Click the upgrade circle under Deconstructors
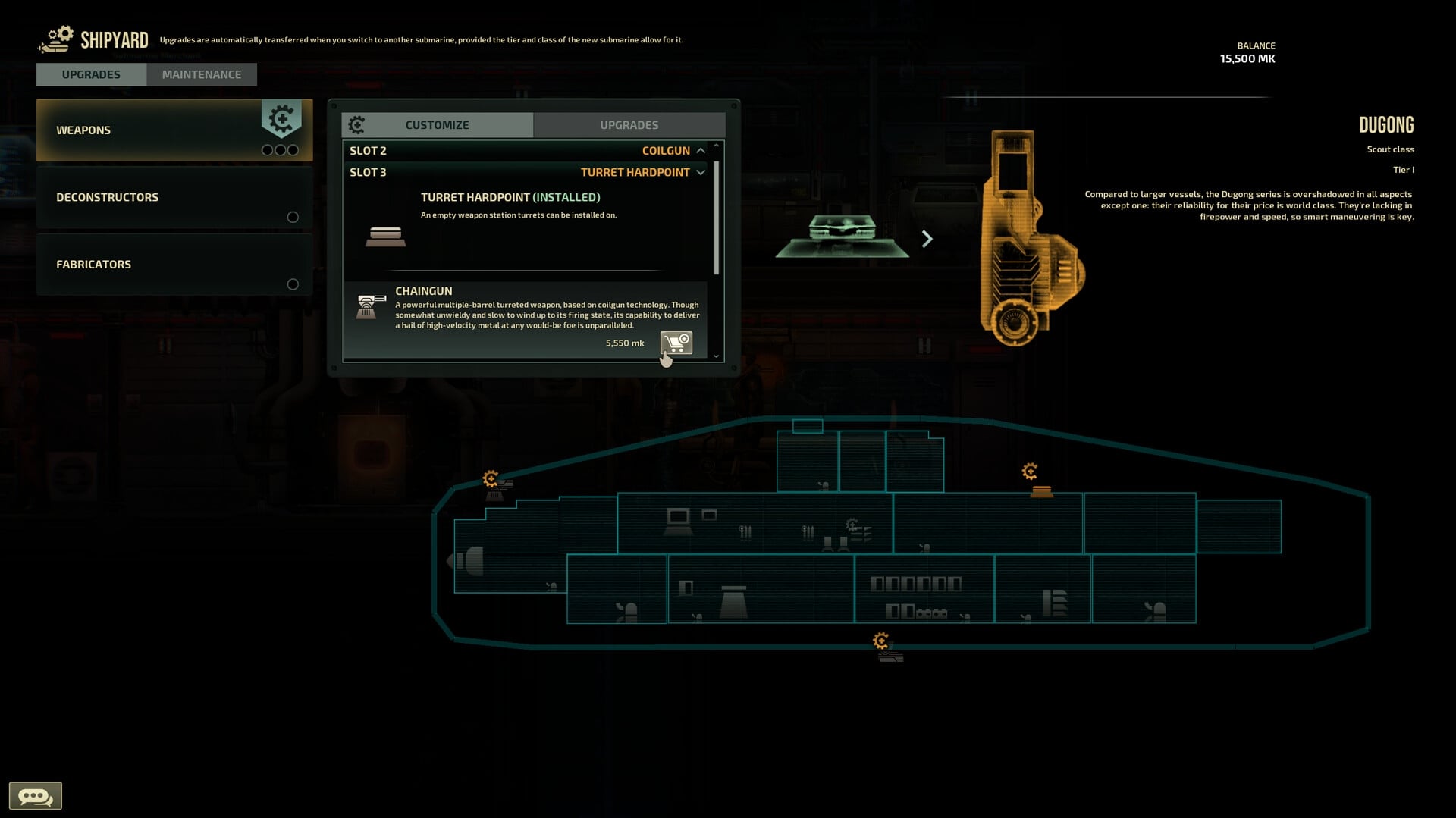The height and width of the screenshot is (818, 1456). [293, 217]
